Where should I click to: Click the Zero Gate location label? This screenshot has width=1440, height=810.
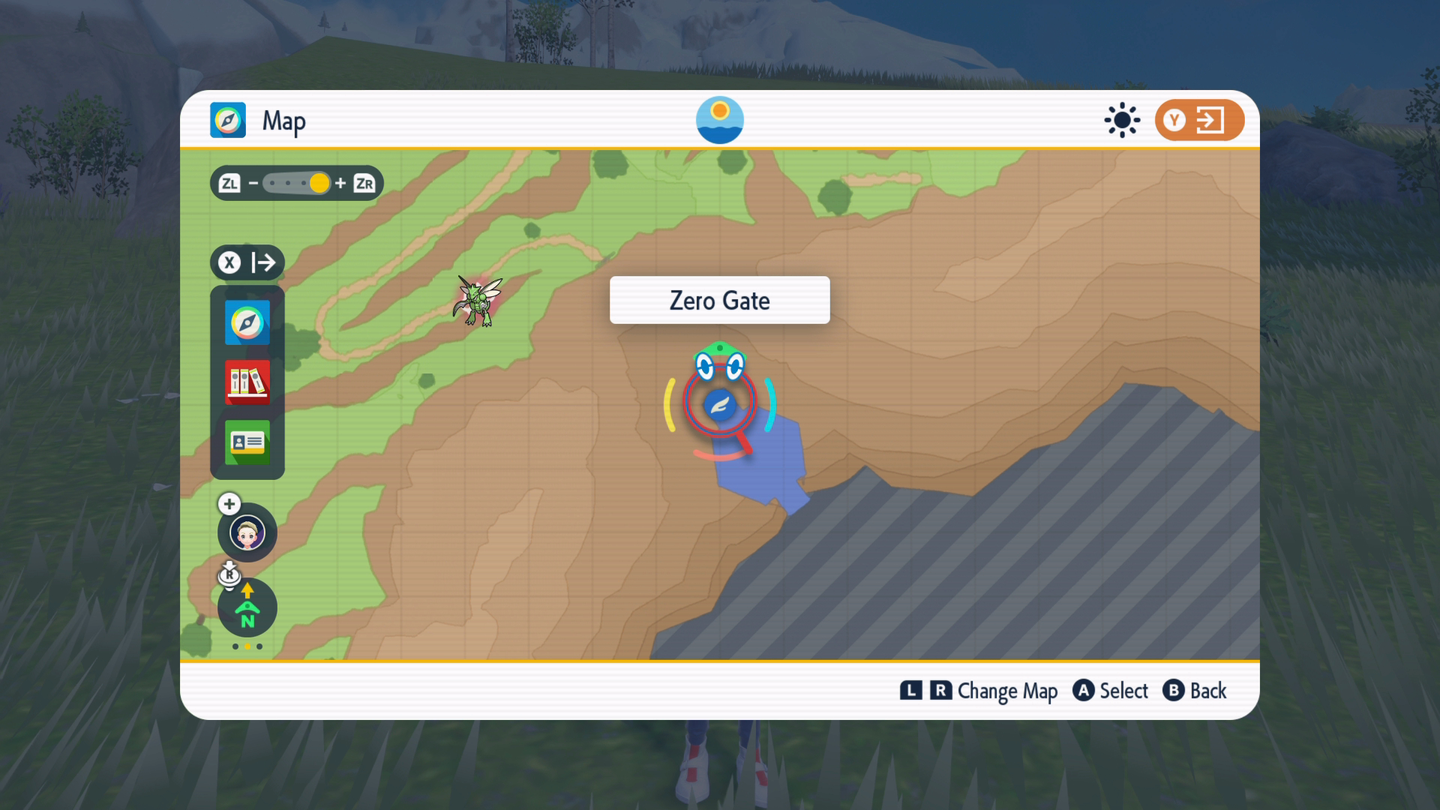click(720, 300)
